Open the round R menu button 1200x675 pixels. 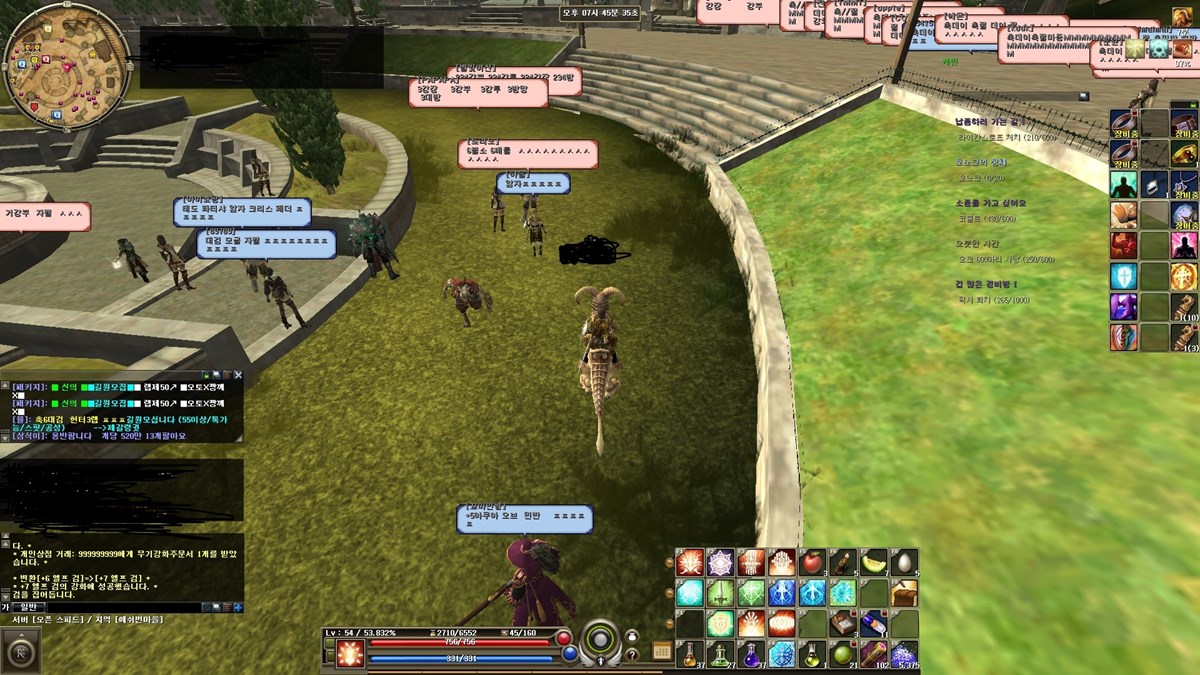(22, 651)
